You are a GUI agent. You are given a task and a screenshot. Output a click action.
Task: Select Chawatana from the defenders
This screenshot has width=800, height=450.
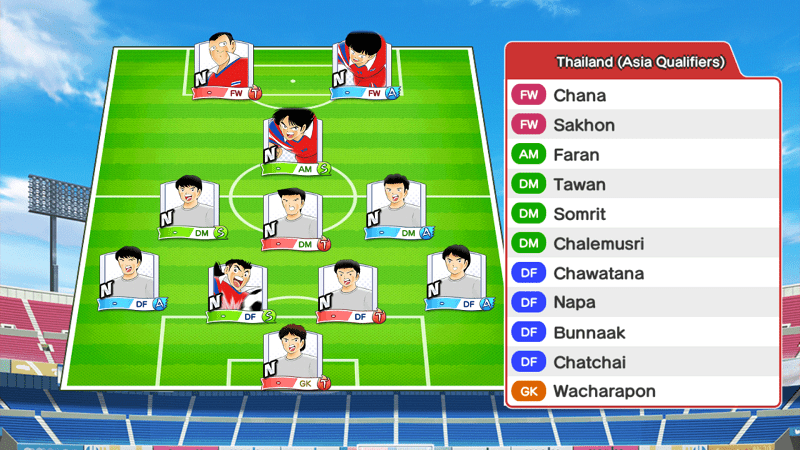642,273
